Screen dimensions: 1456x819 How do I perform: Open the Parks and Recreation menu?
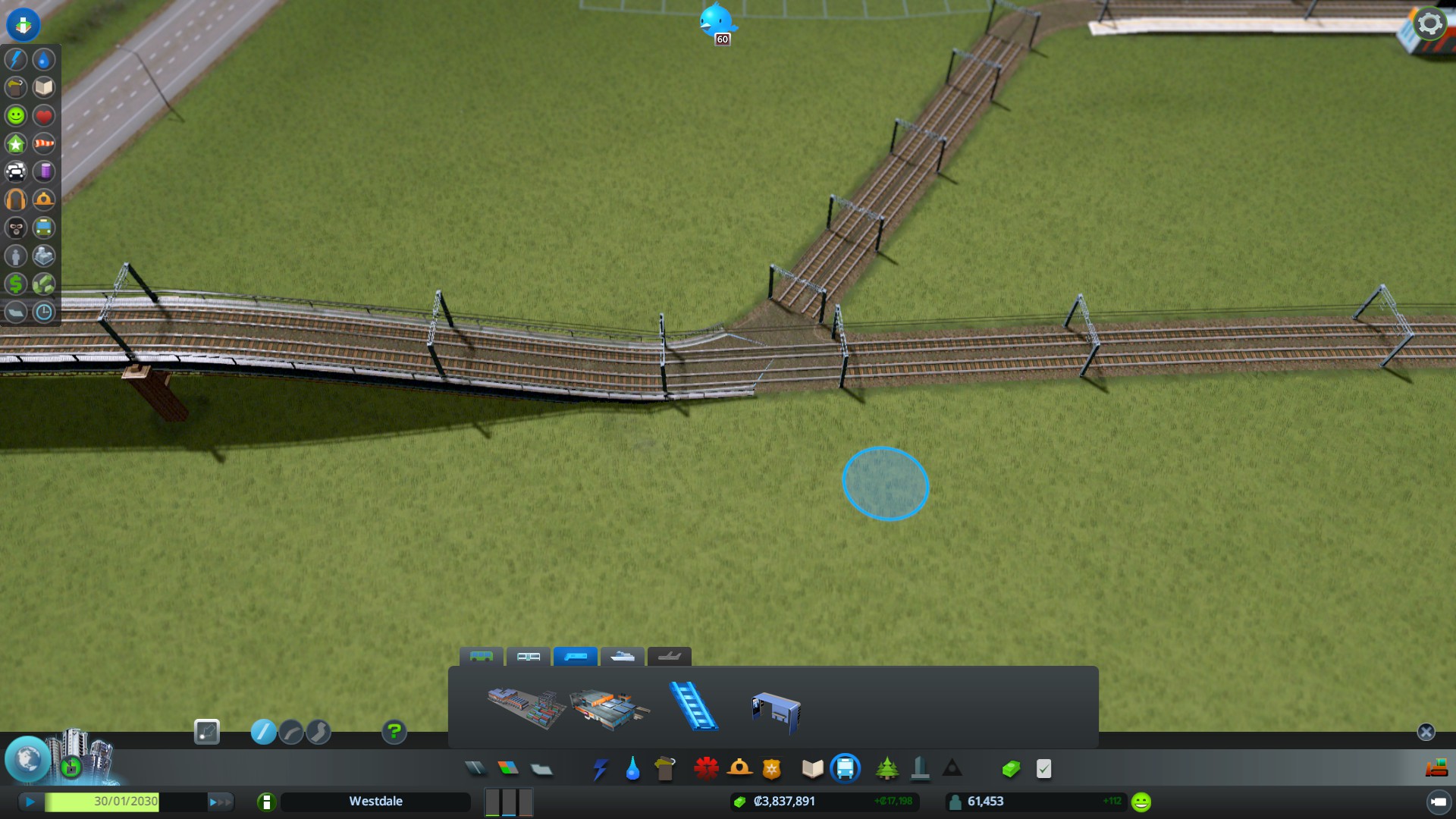tap(887, 768)
